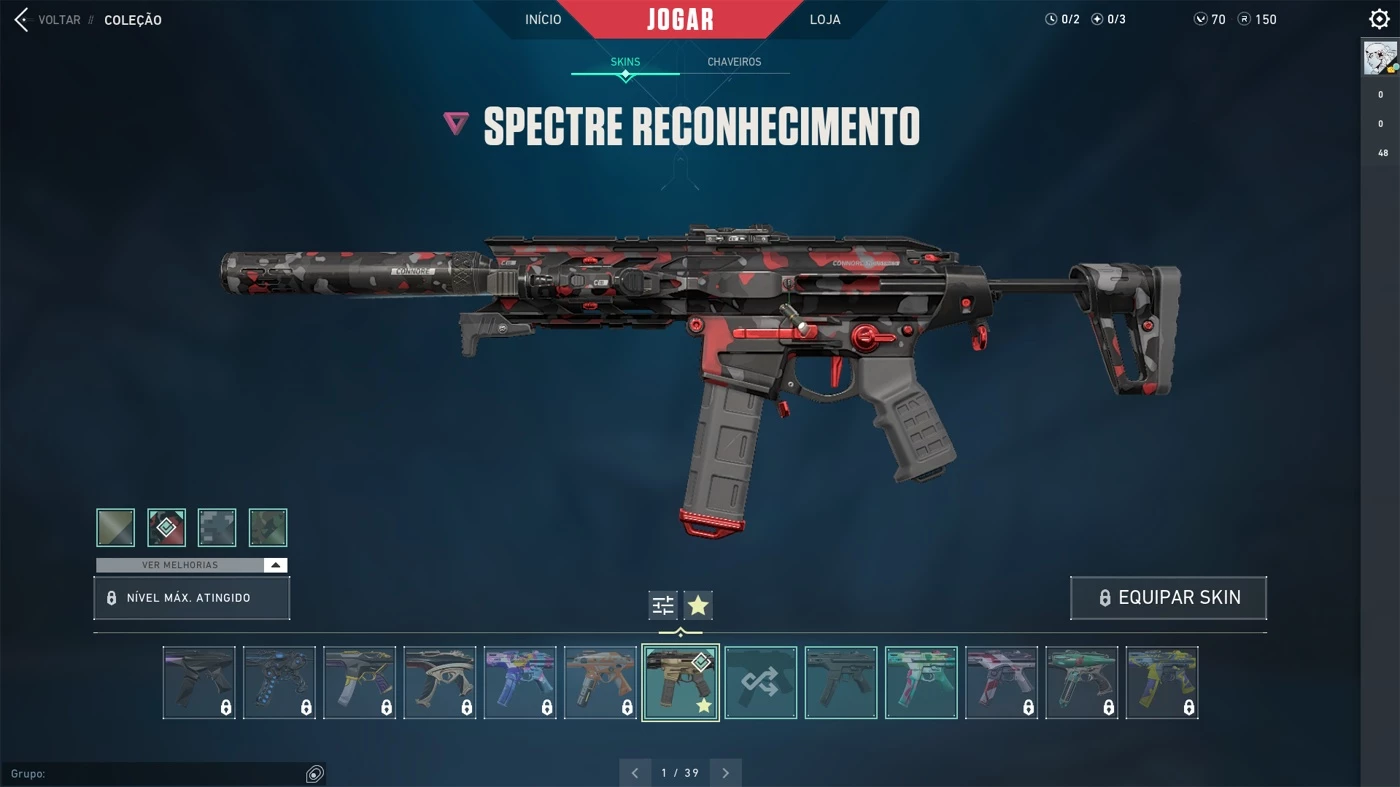The width and height of the screenshot is (1400, 787).
Task: Choose the red camo variant swatch
Action: pos(167,528)
